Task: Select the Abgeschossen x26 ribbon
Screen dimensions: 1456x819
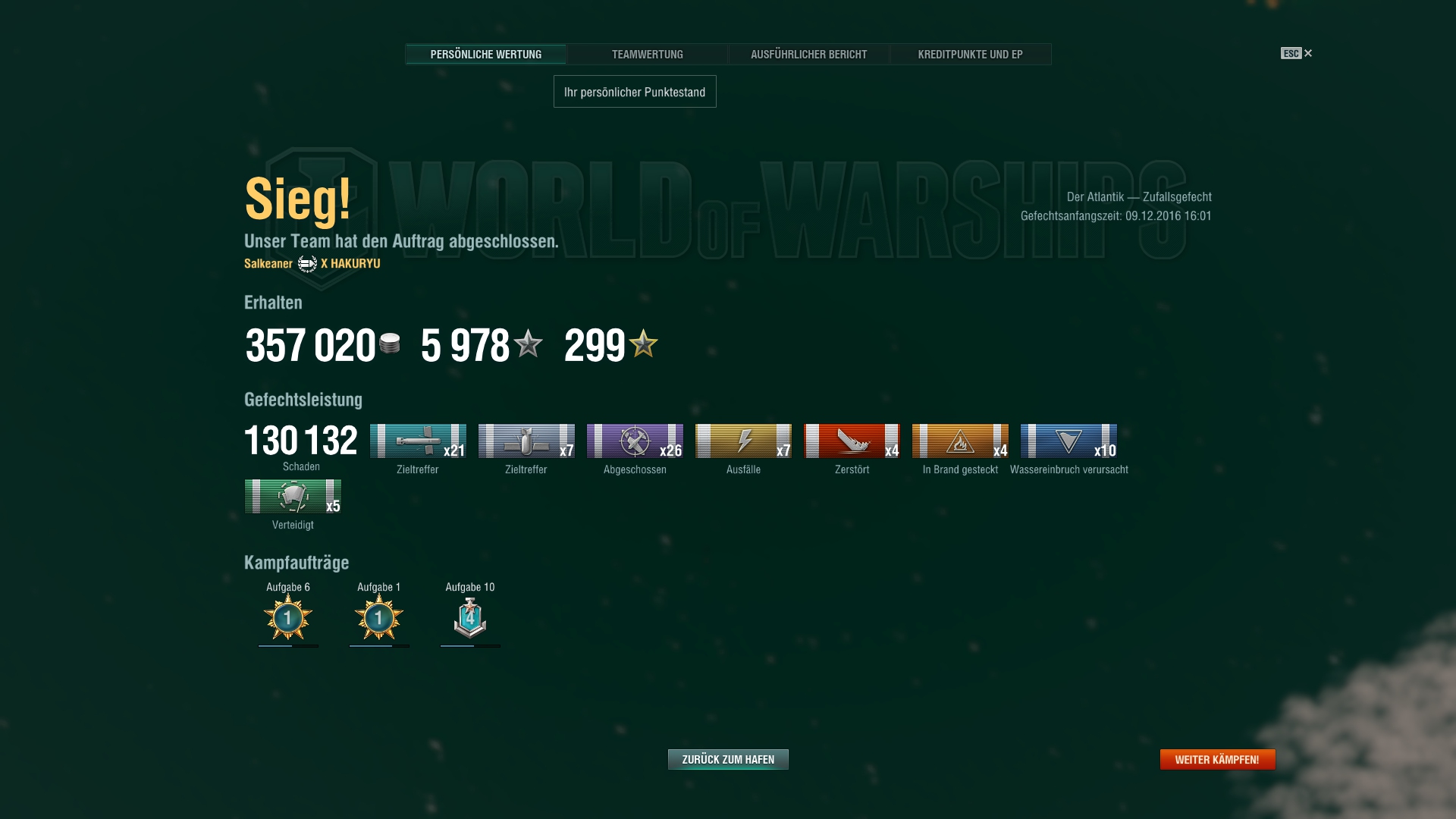Action: click(x=635, y=441)
